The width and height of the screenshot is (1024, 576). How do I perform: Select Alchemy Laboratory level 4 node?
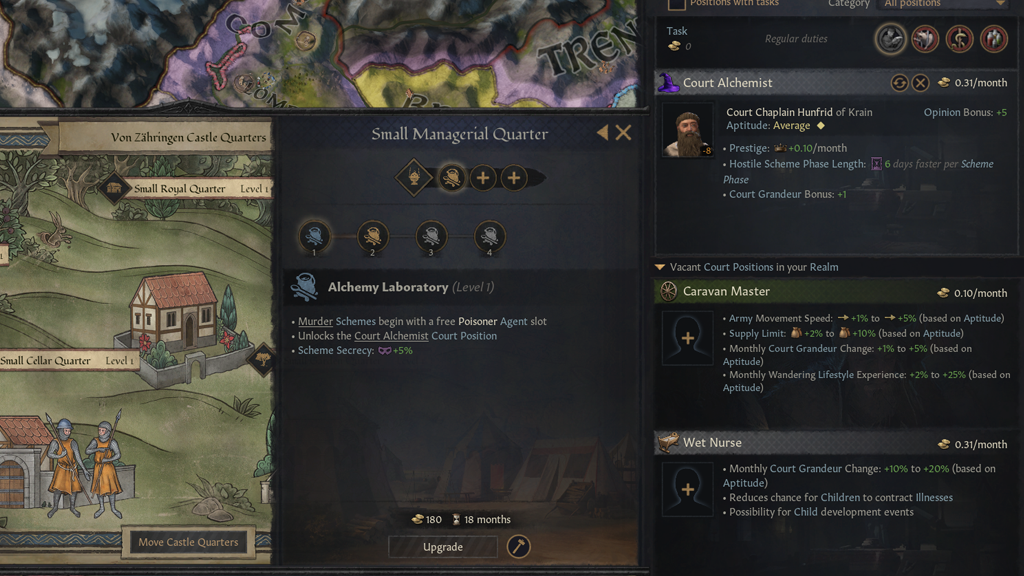489,236
